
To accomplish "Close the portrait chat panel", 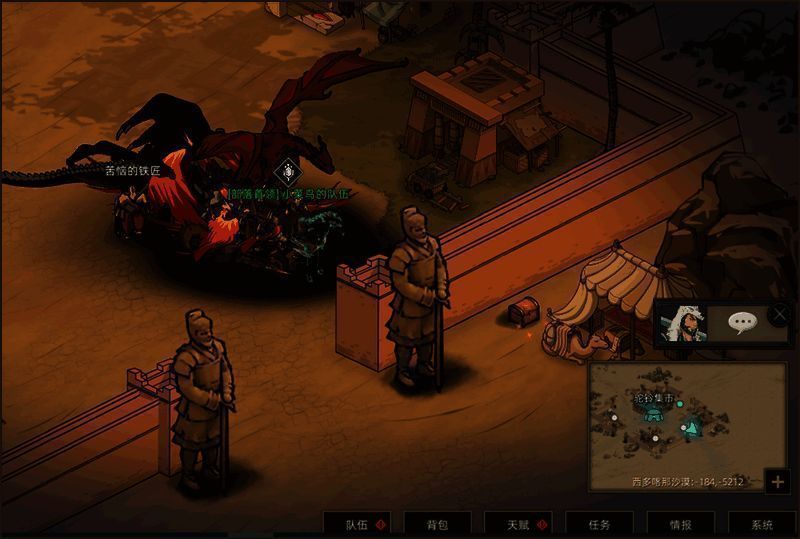I will pyautogui.click(x=780, y=314).
